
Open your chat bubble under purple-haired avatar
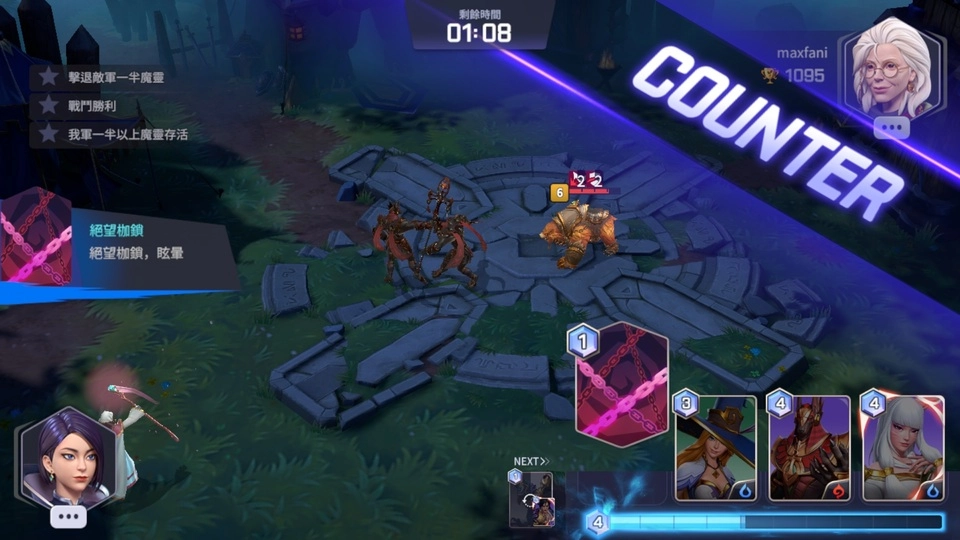tap(68, 516)
